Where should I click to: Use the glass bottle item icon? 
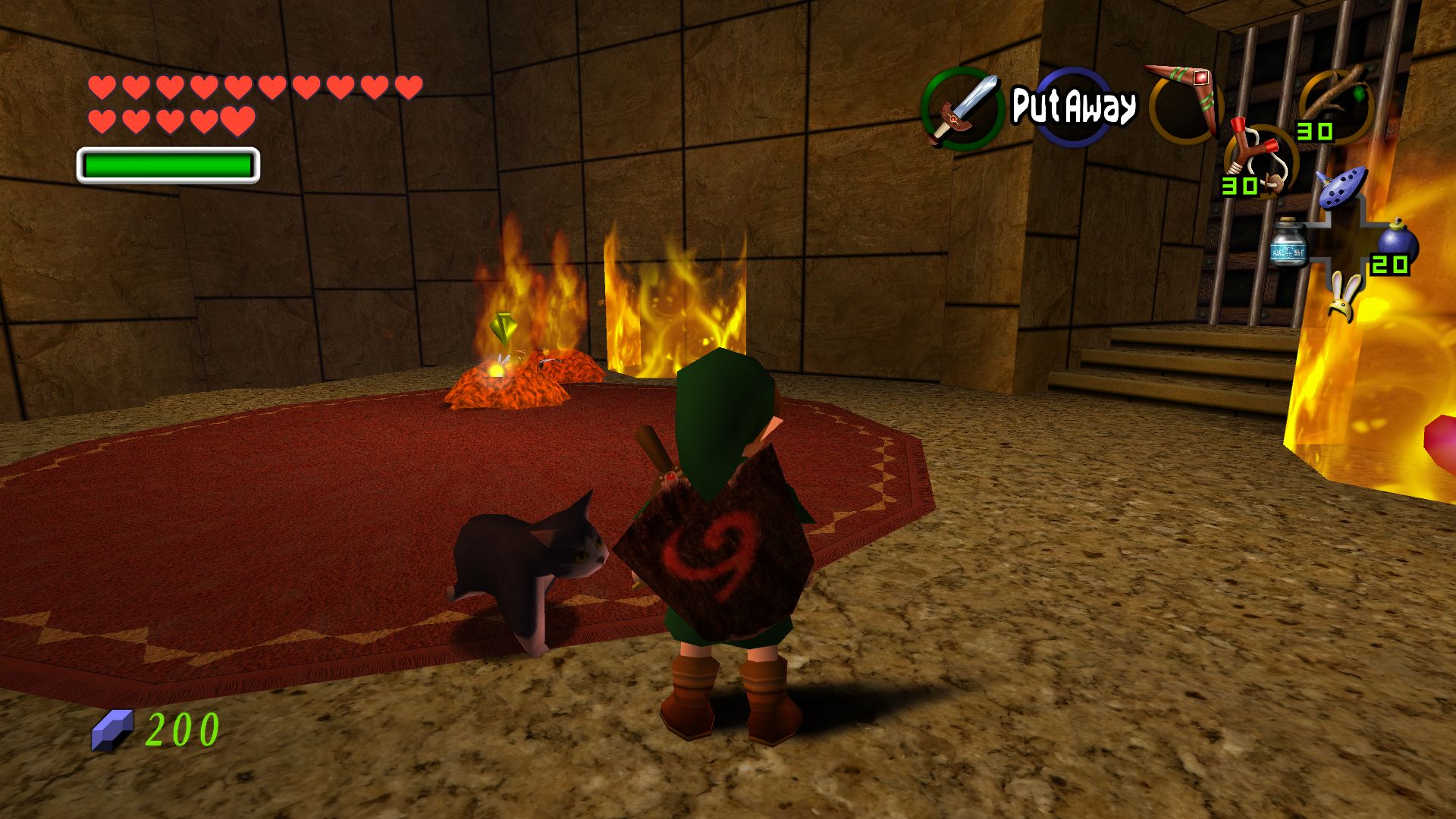coord(1288,243)
